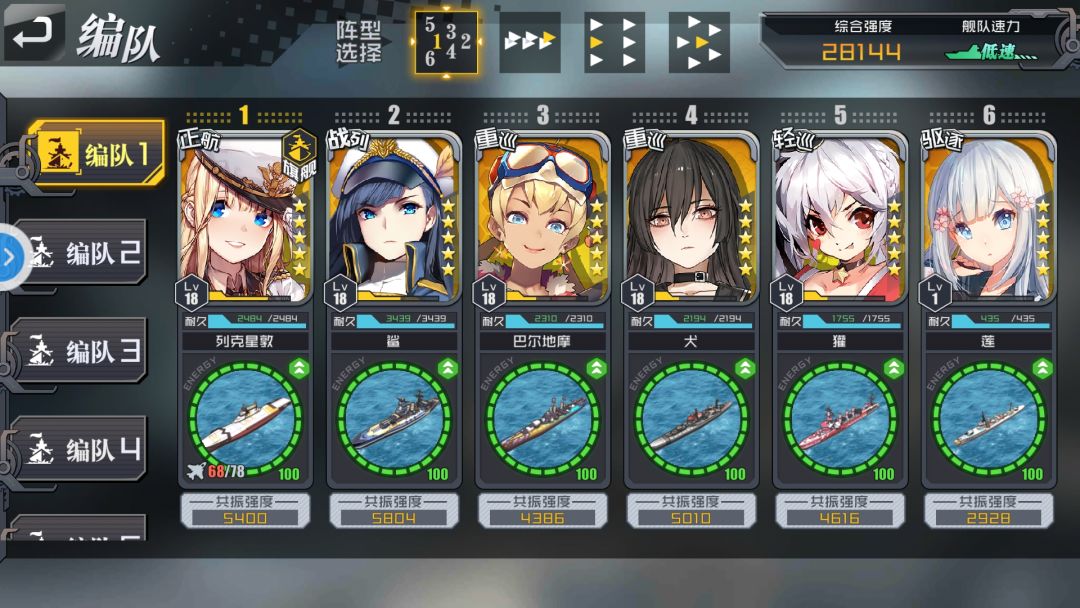The width and height of the screenshot is (1080, 608).
Task: Choose the single-line triple arrow formation
Action: point(529,42)
